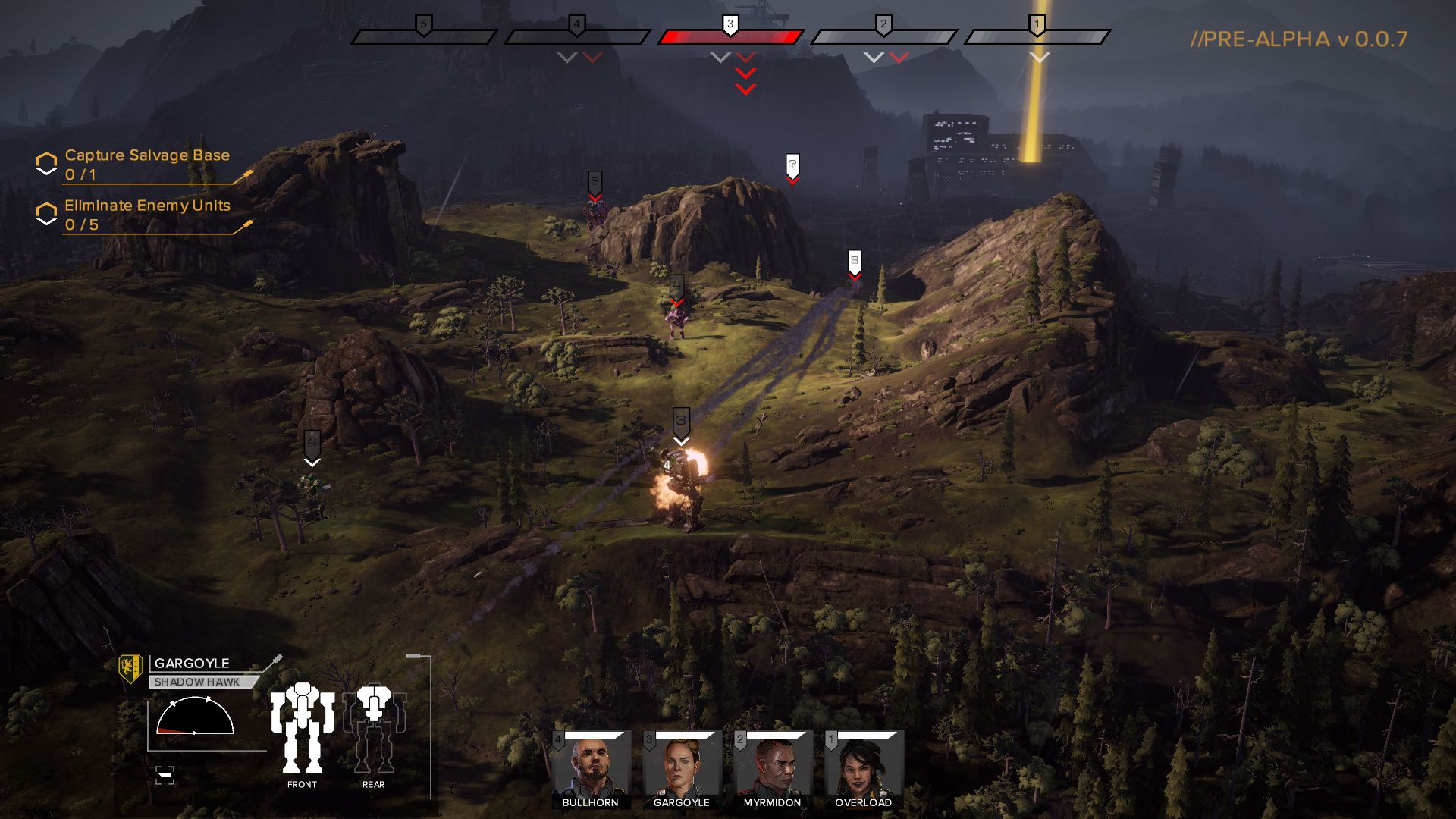1456x819 pixels.
Task: Click the red chevron under initiative phase 2
Action: [x=898, y=55]
